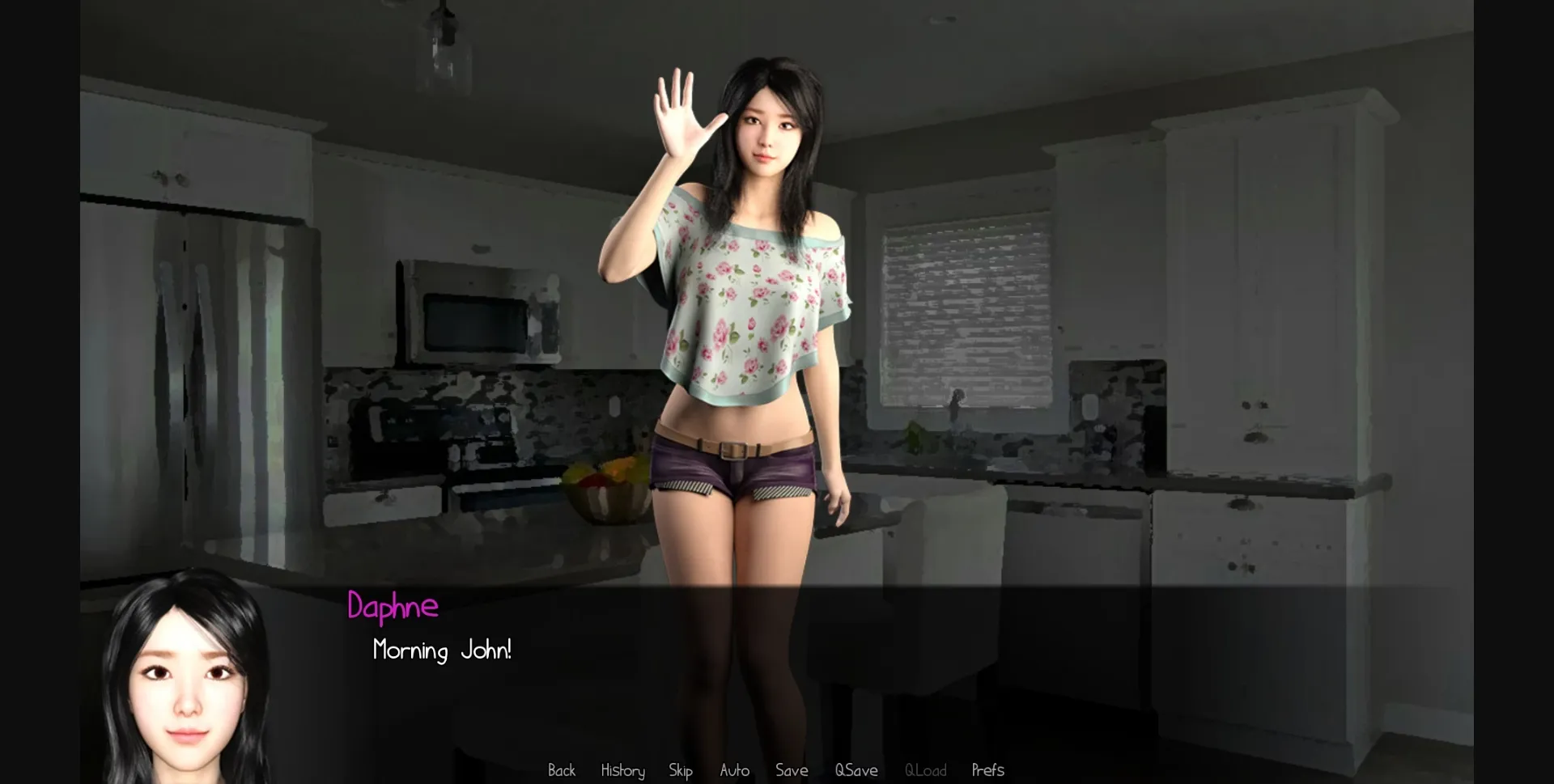Open the Save game screen
This screenshot has width=1554, height=784.
tap(792, 770)
